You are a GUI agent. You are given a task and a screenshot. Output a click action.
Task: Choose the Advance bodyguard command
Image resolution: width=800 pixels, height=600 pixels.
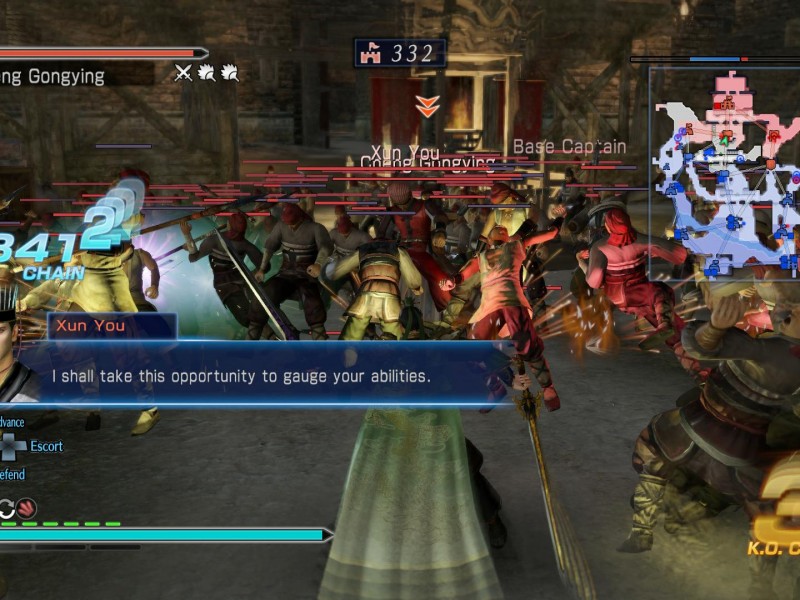click(12, 422)
